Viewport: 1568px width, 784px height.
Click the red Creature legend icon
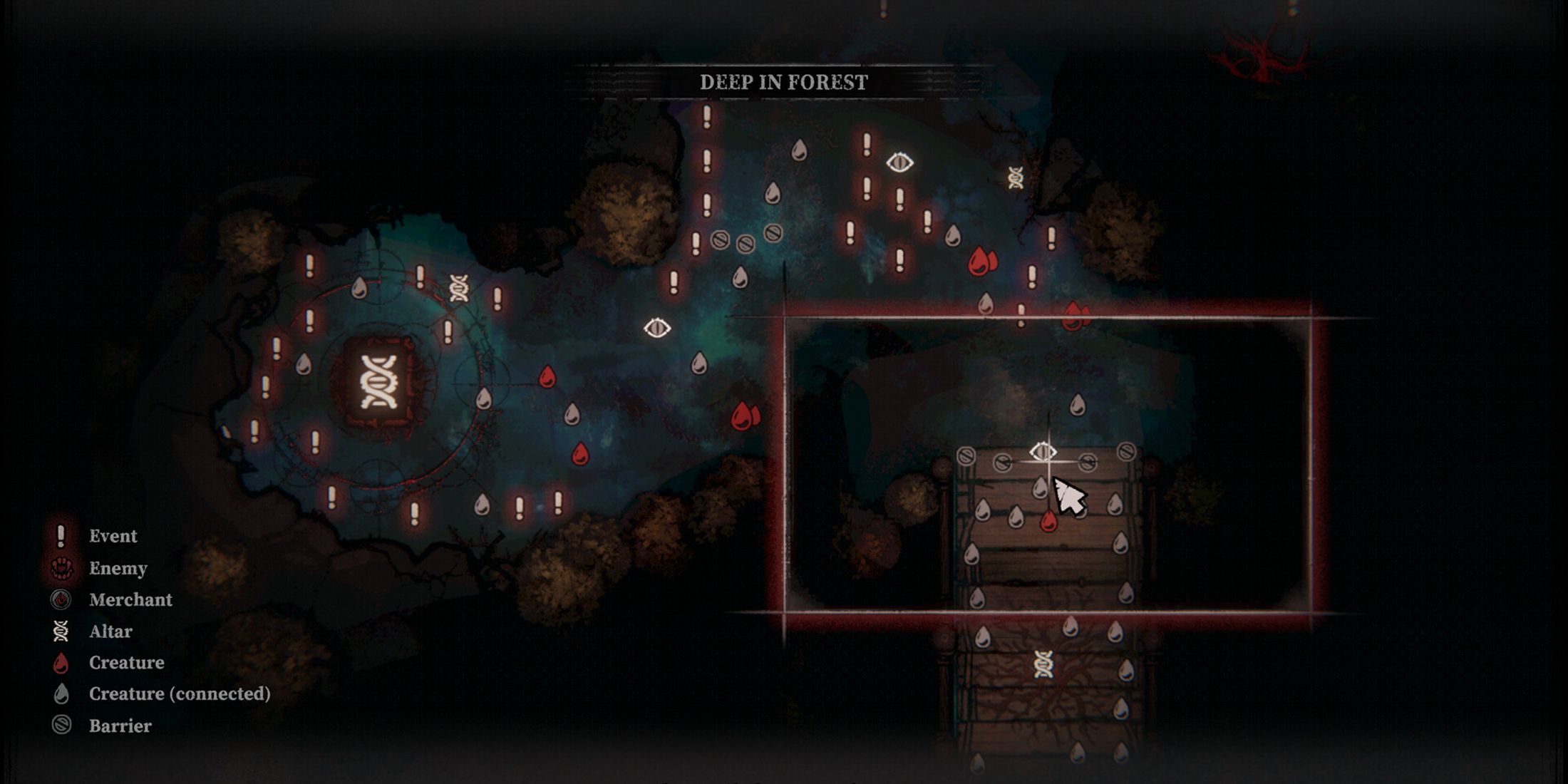(x=61, y=664)
